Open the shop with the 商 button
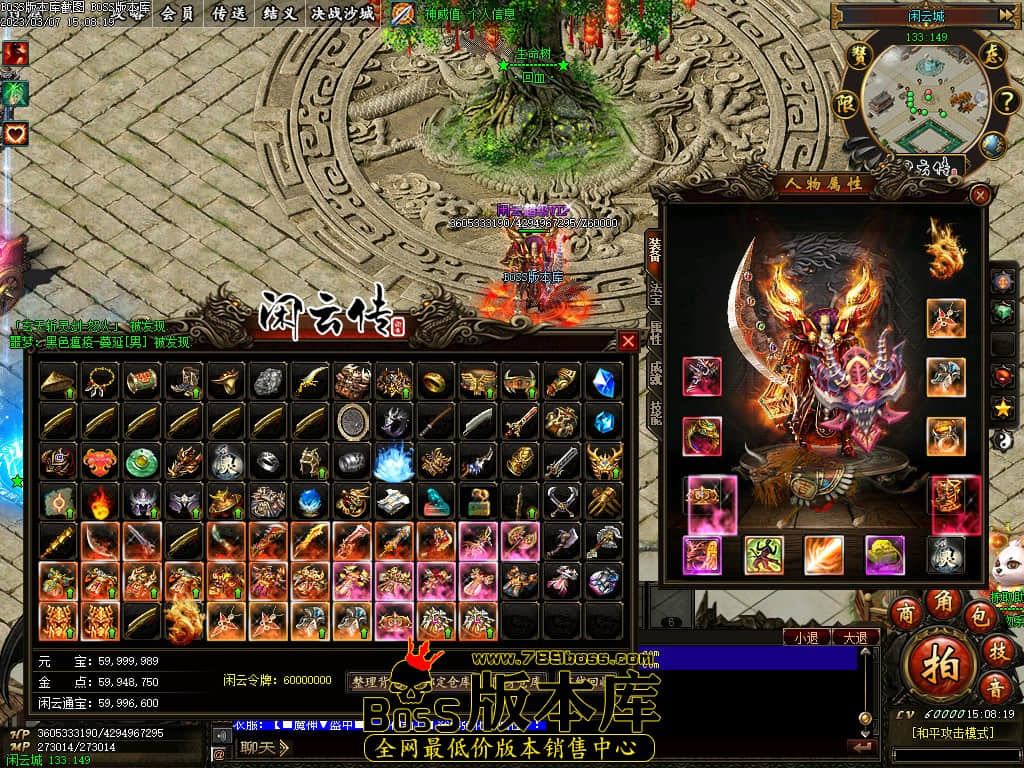 coord(905,611)
